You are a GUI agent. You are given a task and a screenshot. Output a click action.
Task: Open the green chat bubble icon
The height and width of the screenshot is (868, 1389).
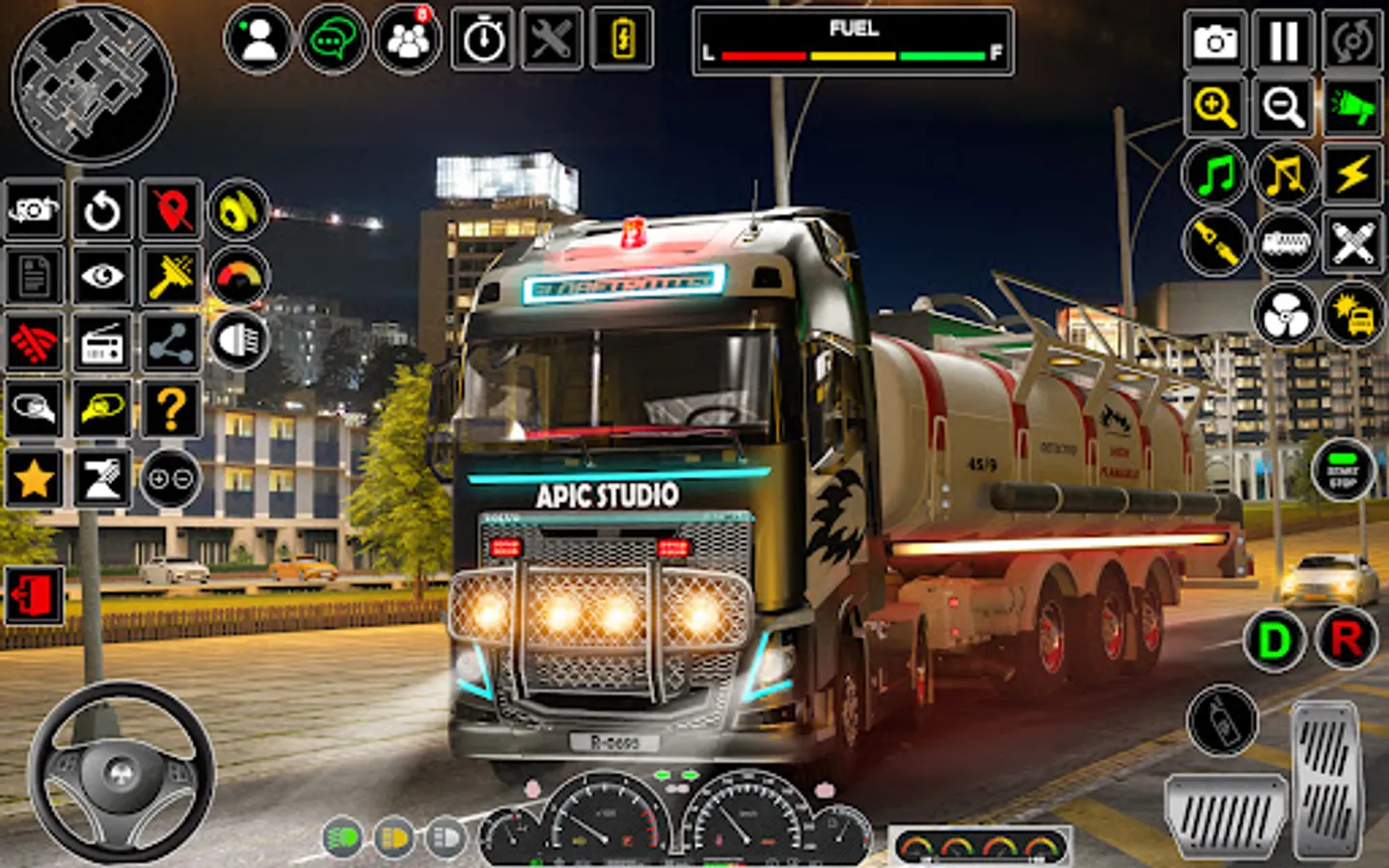332,40
